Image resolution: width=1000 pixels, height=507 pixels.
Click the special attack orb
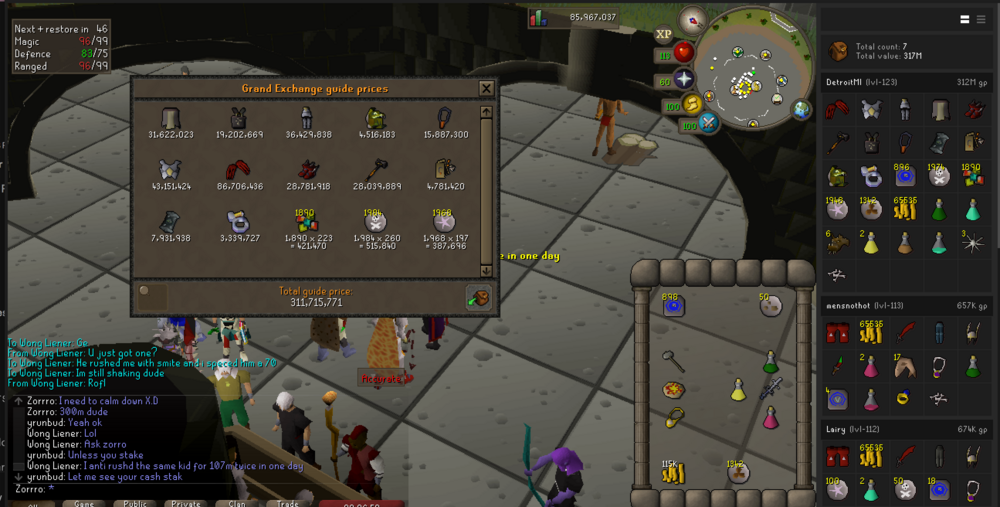click(x=709, y=123)
